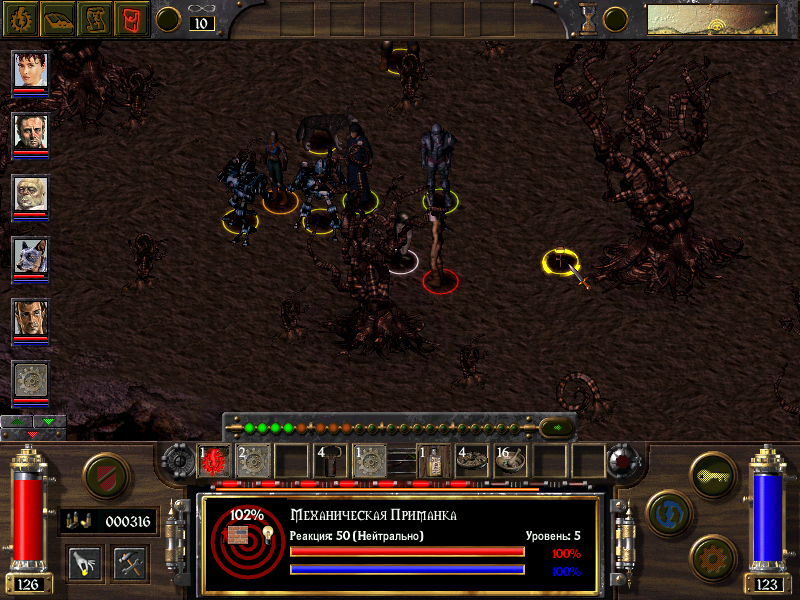Use the red spell hotbar slot
This screenshot has width=800, height=600.
(214, 460)
